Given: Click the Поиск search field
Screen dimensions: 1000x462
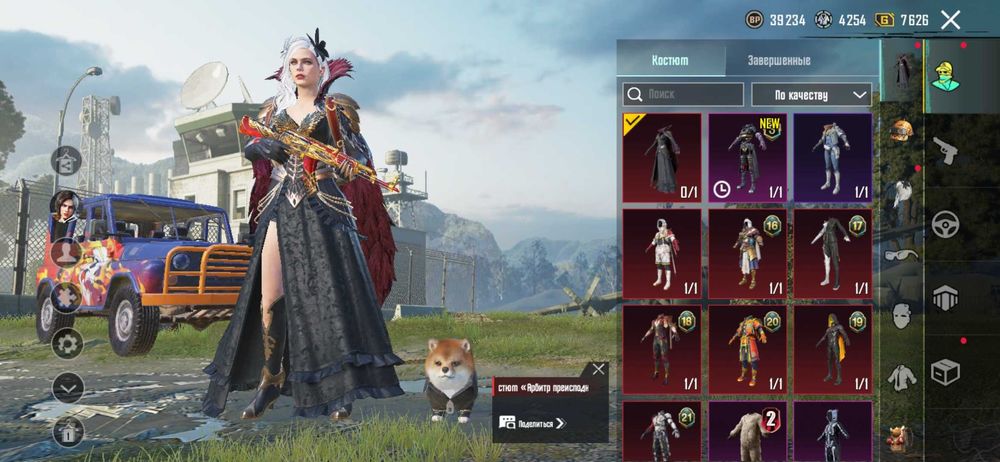Looking at the screenshot, I should tap(684, 94).
